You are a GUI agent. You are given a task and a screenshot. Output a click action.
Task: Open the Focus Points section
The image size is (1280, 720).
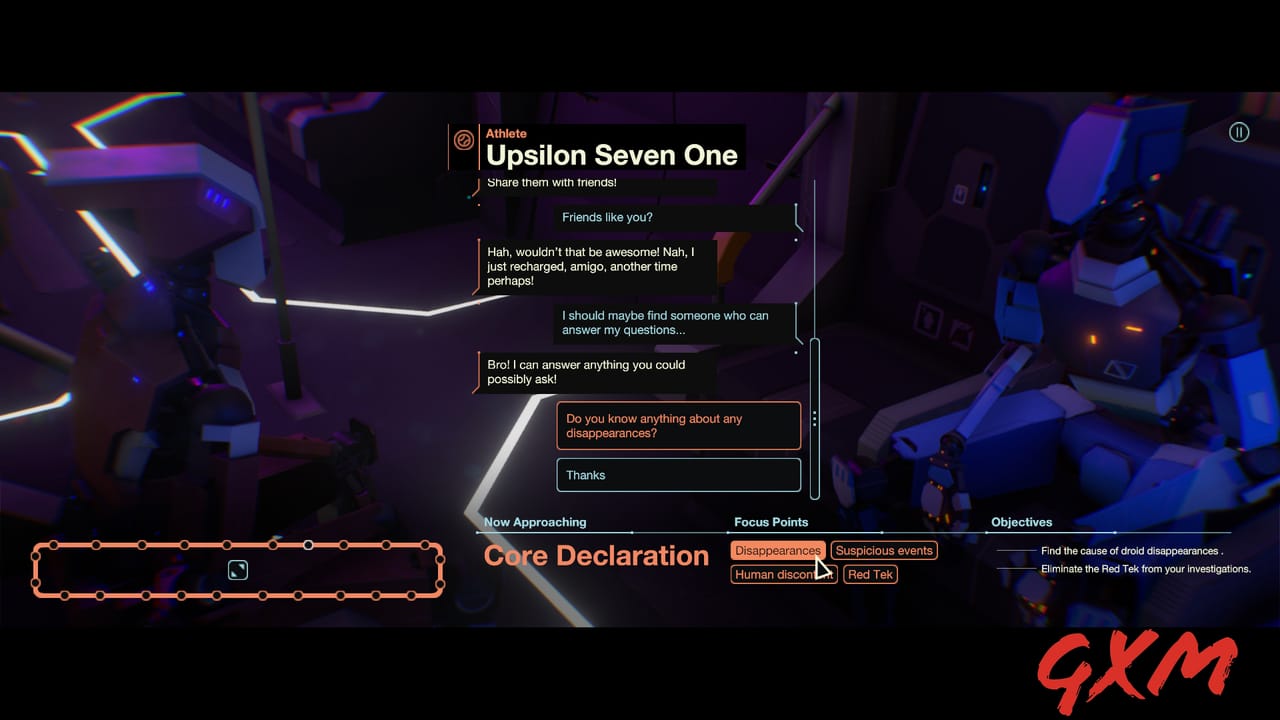(x=771, y=522)
